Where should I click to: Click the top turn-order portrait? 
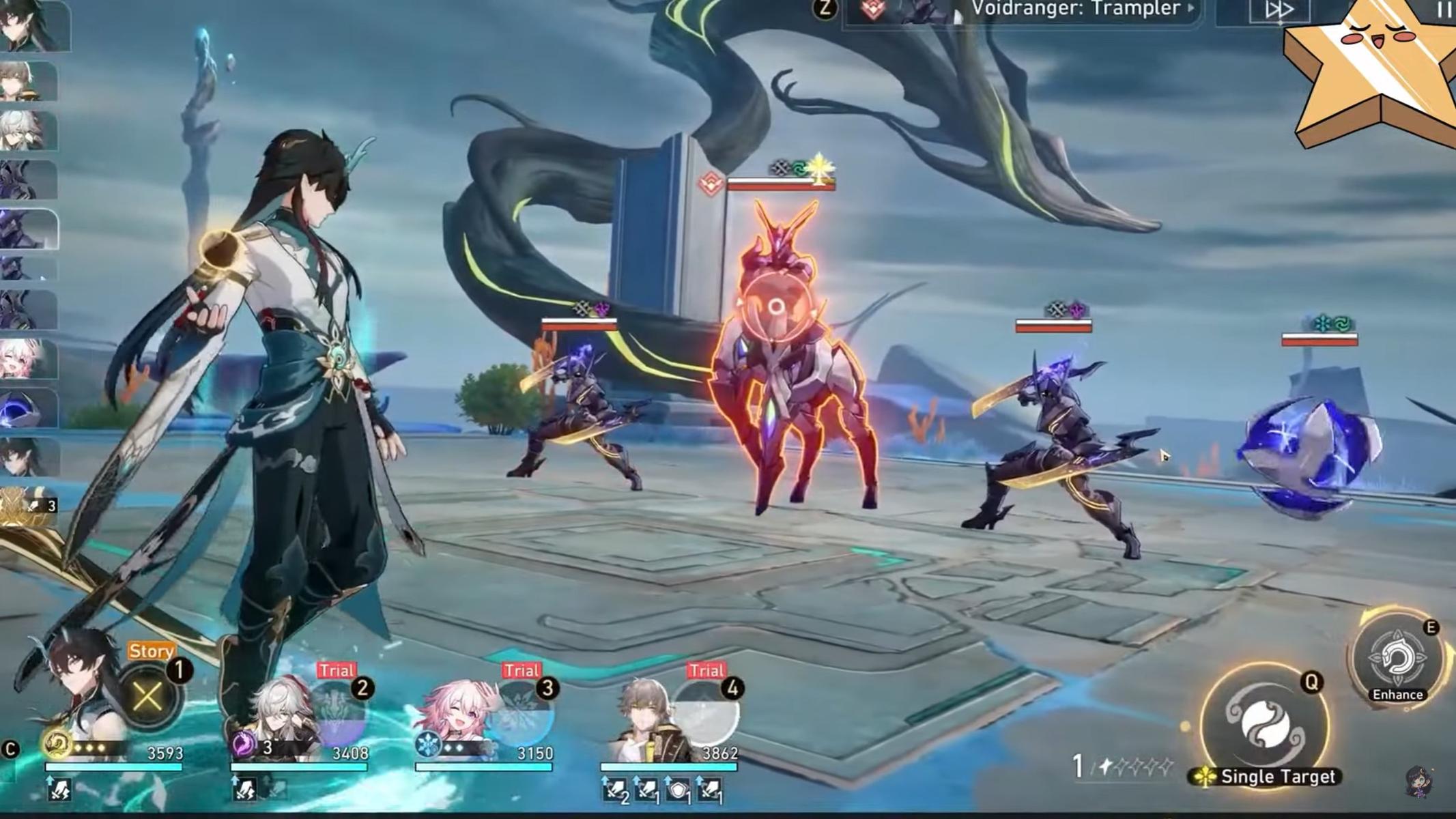tap(33, 26)
